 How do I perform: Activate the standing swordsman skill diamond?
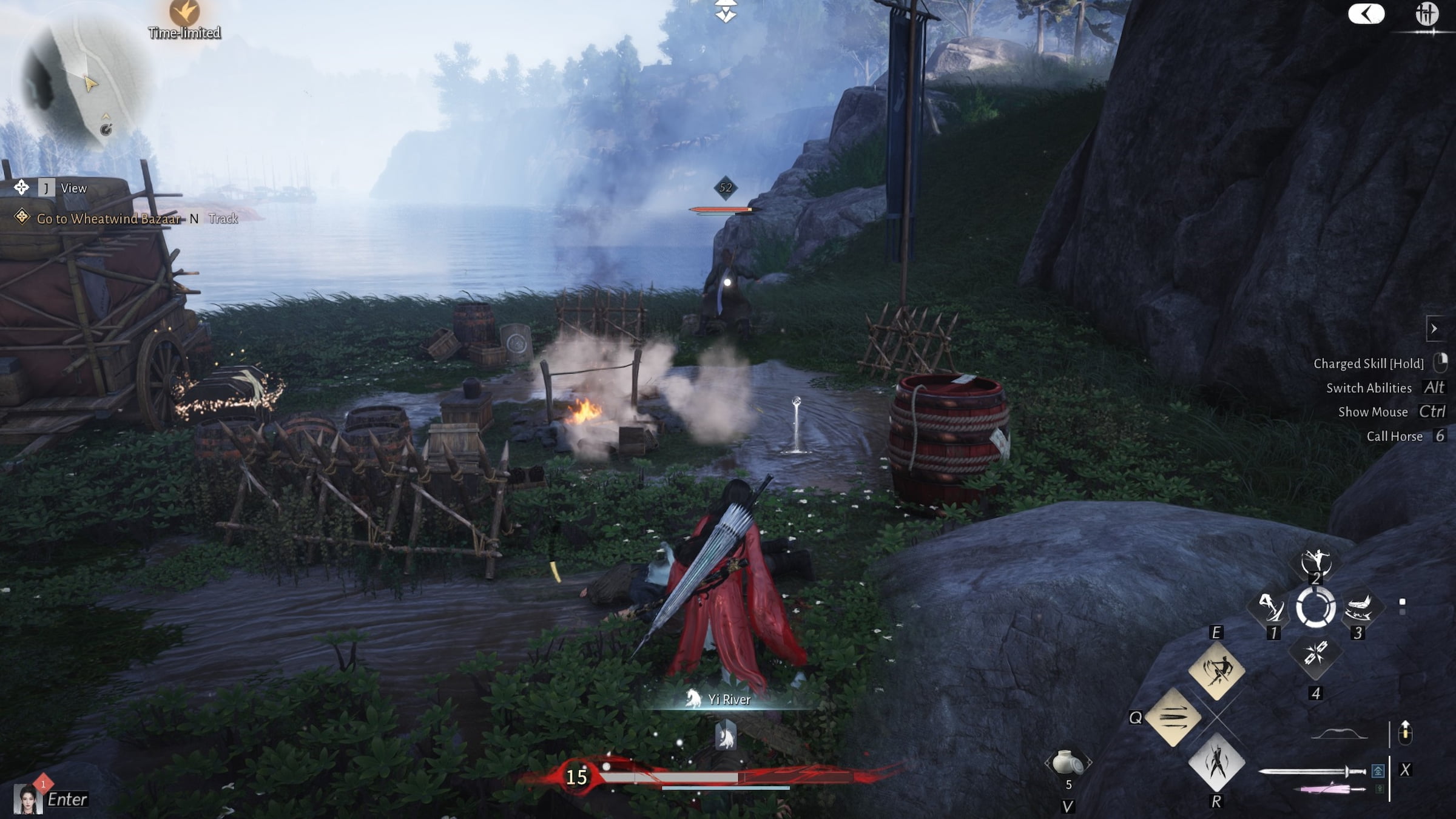coord(1216,762)
